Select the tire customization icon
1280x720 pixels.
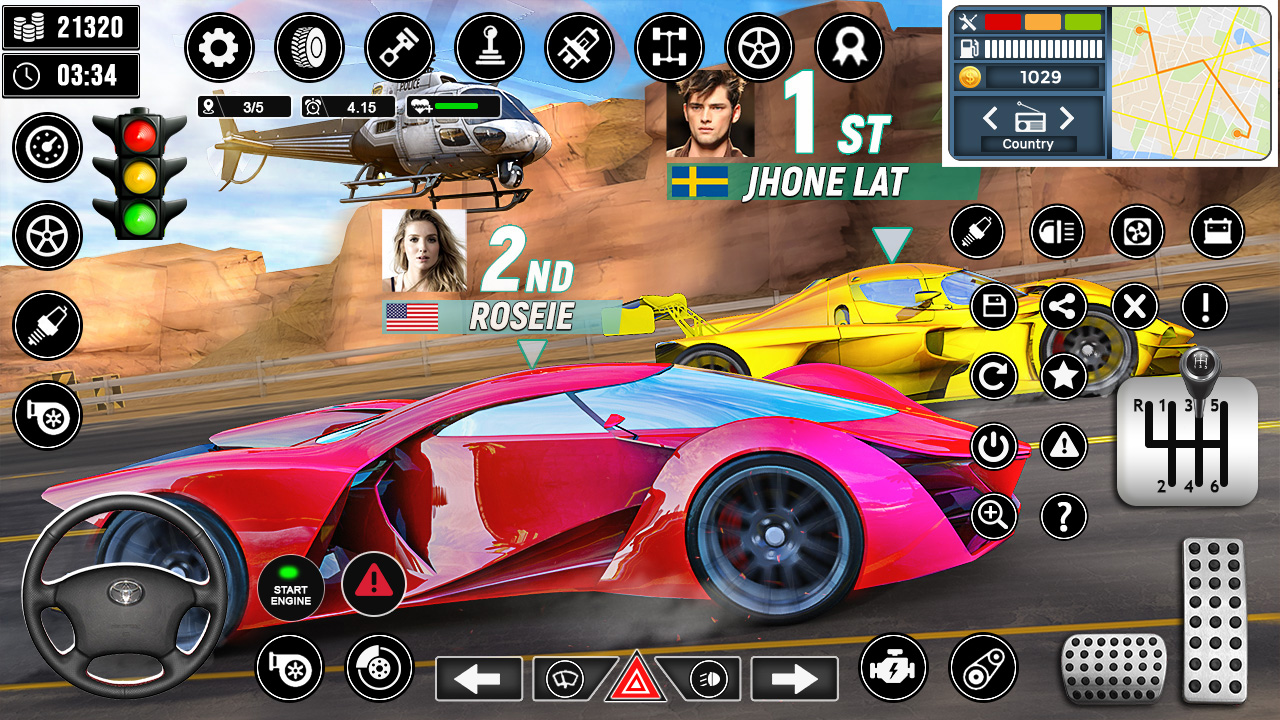tap(310, 47)
